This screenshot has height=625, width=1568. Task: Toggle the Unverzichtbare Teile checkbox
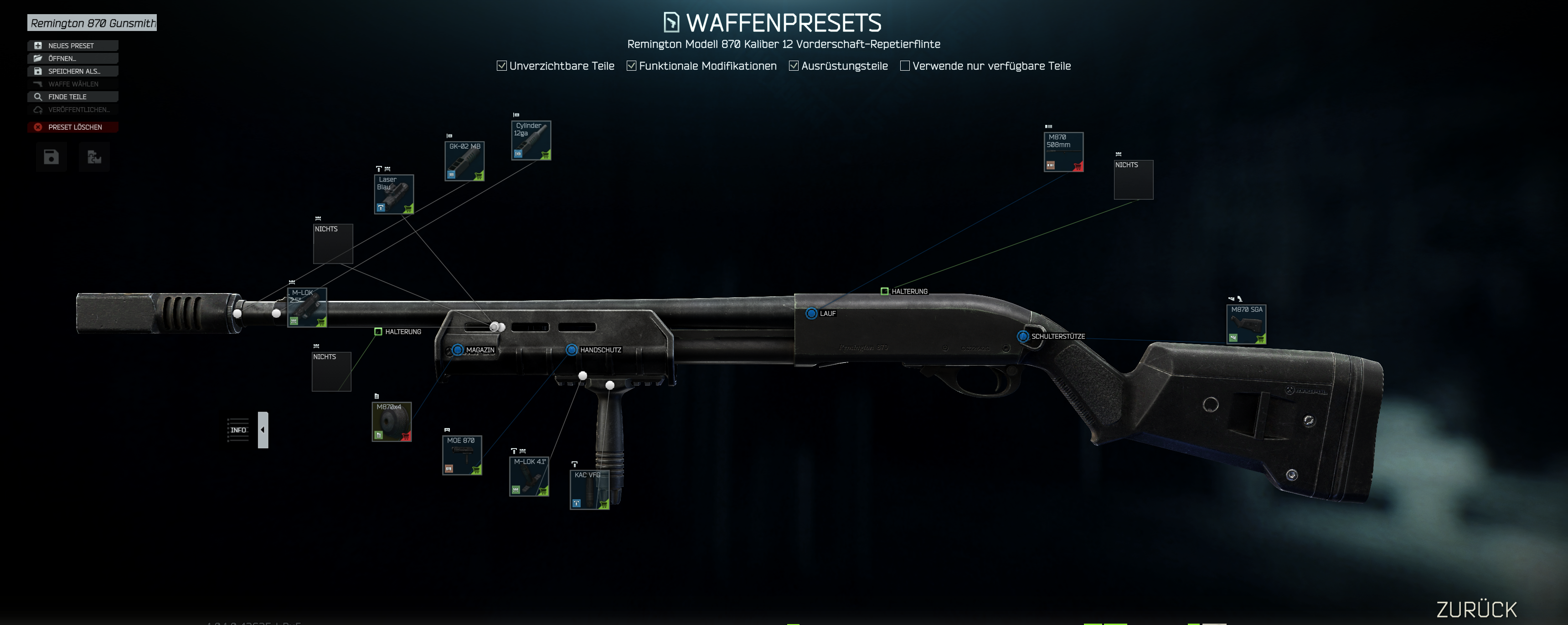pyautogui.click(x=501, y=66)
